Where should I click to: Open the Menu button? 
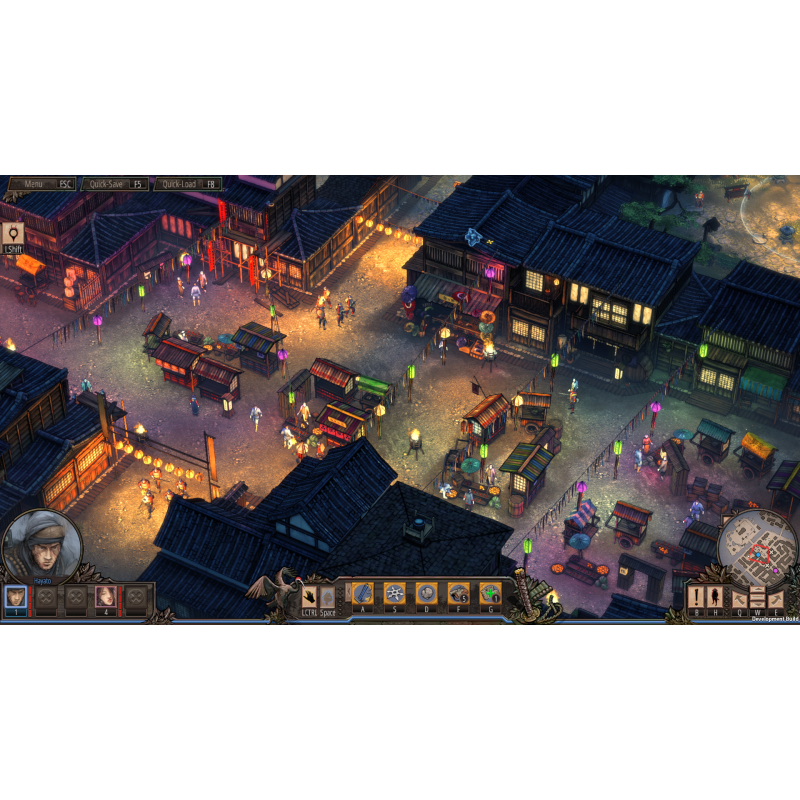(x=42, y=184)
